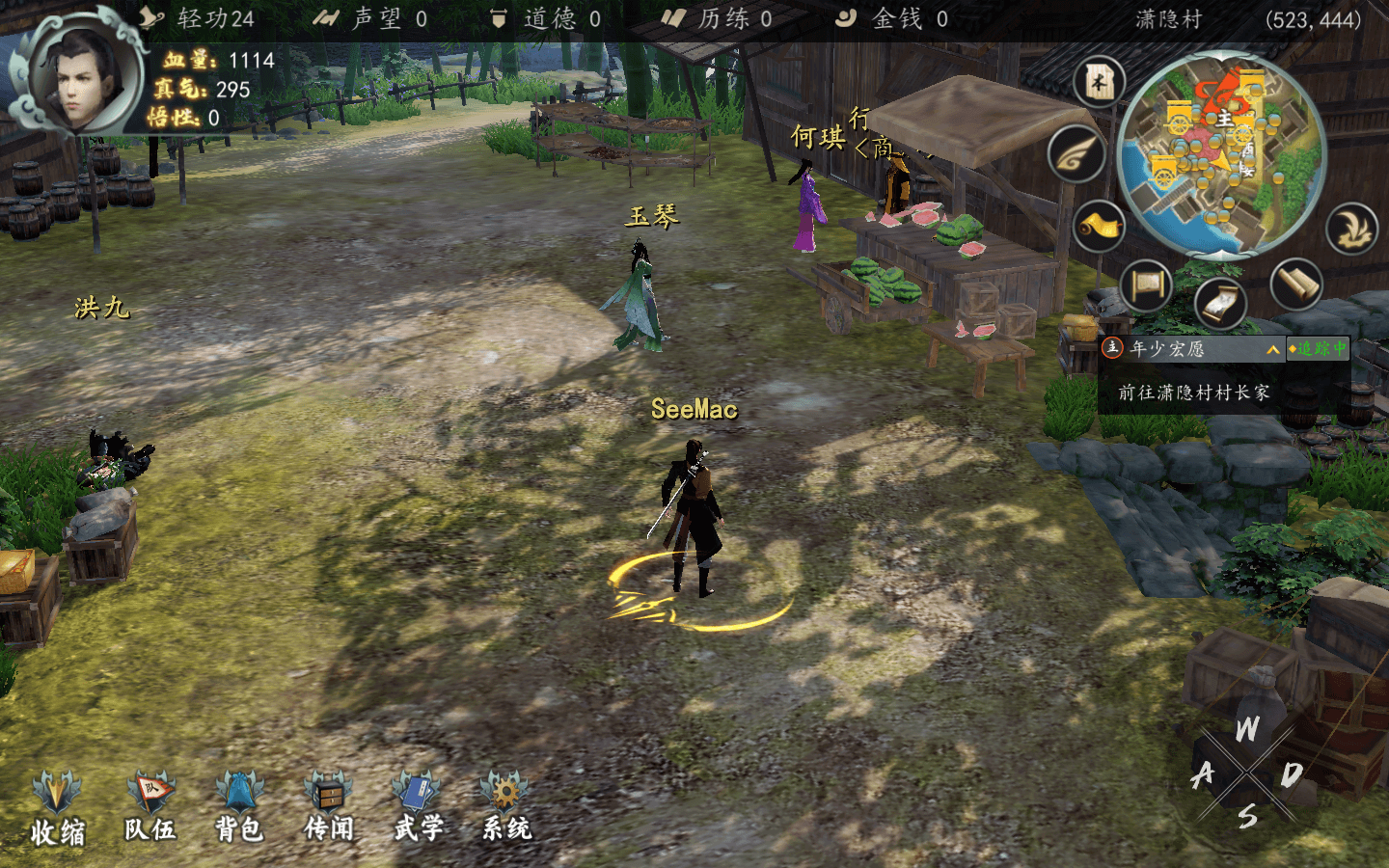Open the 背包 backpack

click(x=238, y=806)
